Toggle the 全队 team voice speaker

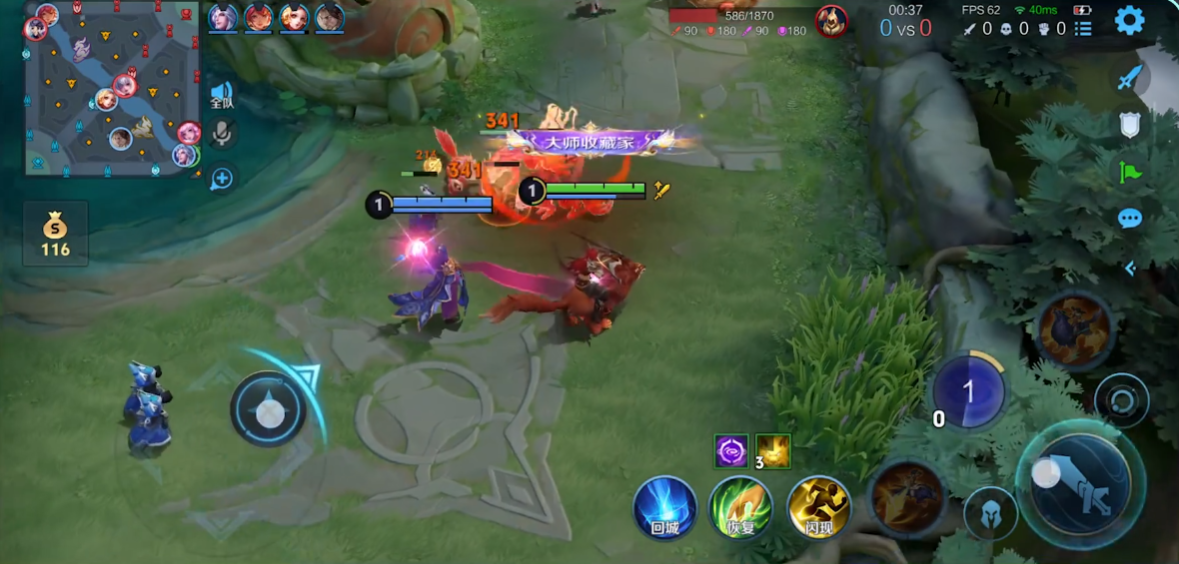[x=221, y=95]
